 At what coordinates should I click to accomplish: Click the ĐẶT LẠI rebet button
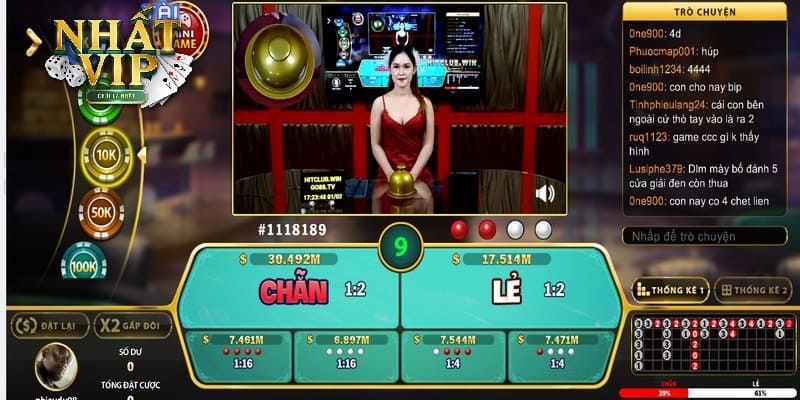click(50, 325)
